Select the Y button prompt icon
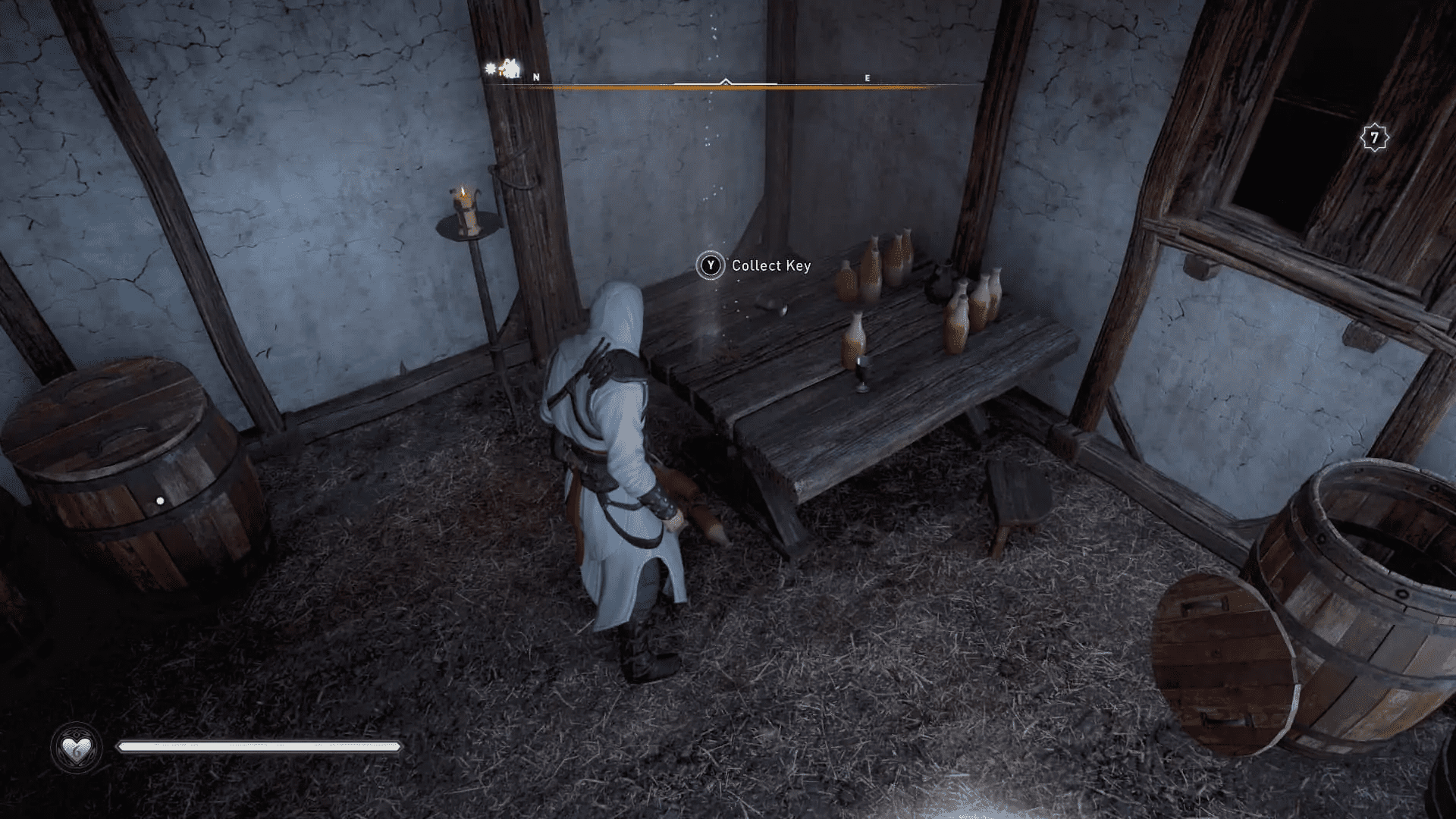The height and width of the screenshot is (819, 1456). pyautogui.click(x=710, y=266)
